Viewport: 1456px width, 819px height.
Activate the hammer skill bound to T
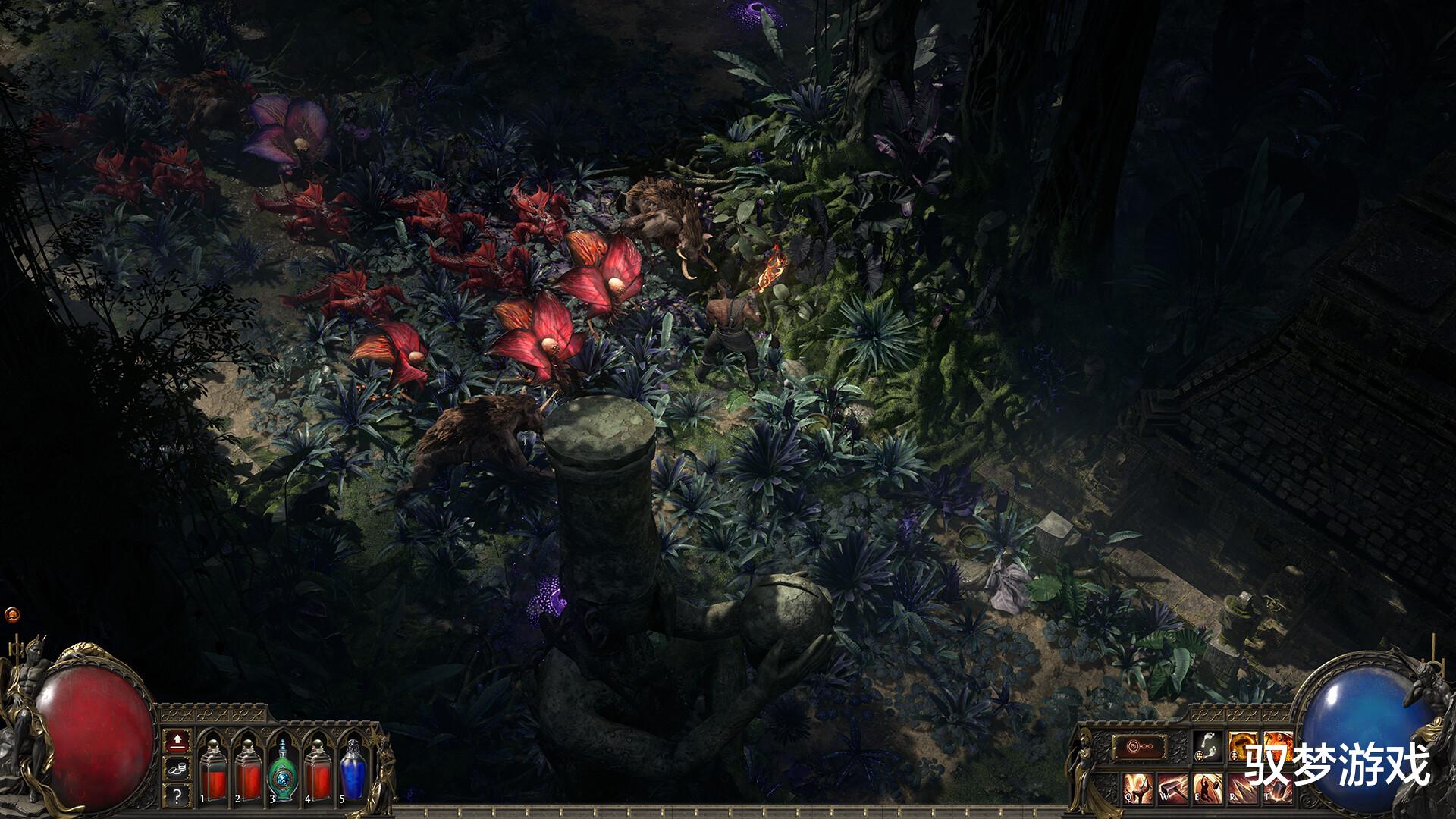click(1276, 788)
